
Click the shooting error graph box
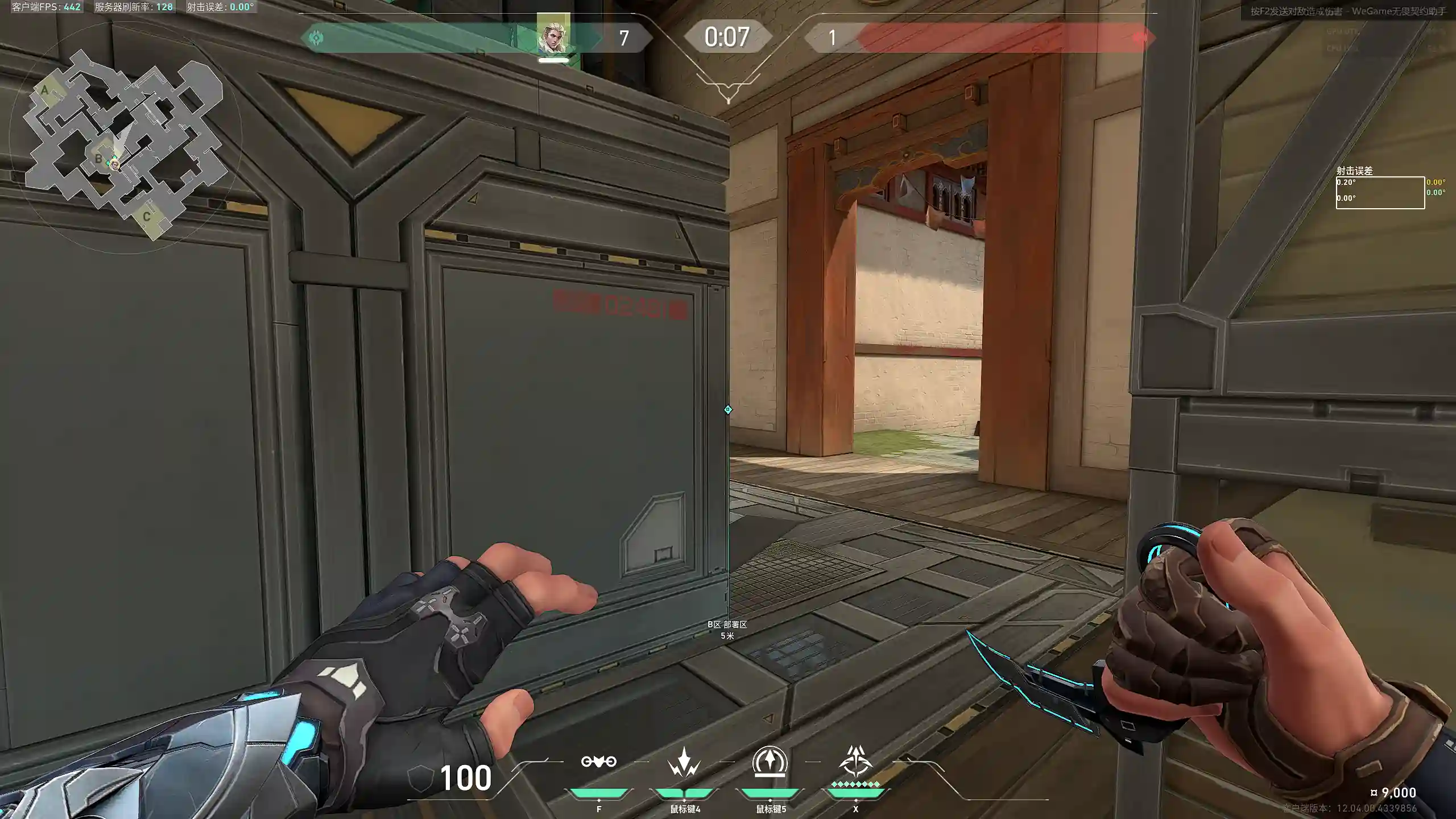[1380, 193]
